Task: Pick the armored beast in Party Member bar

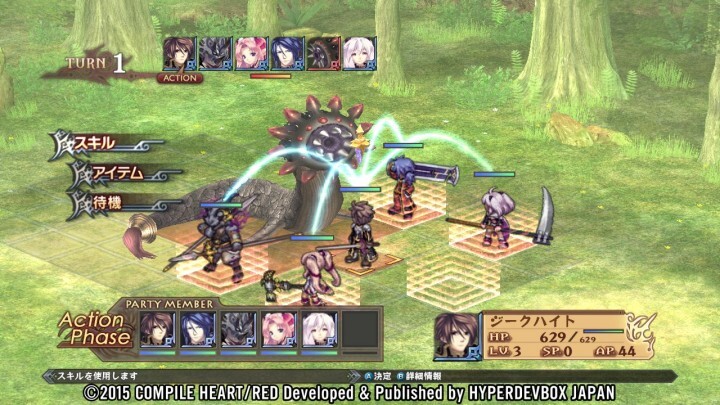Action: (x=239, y=329)
